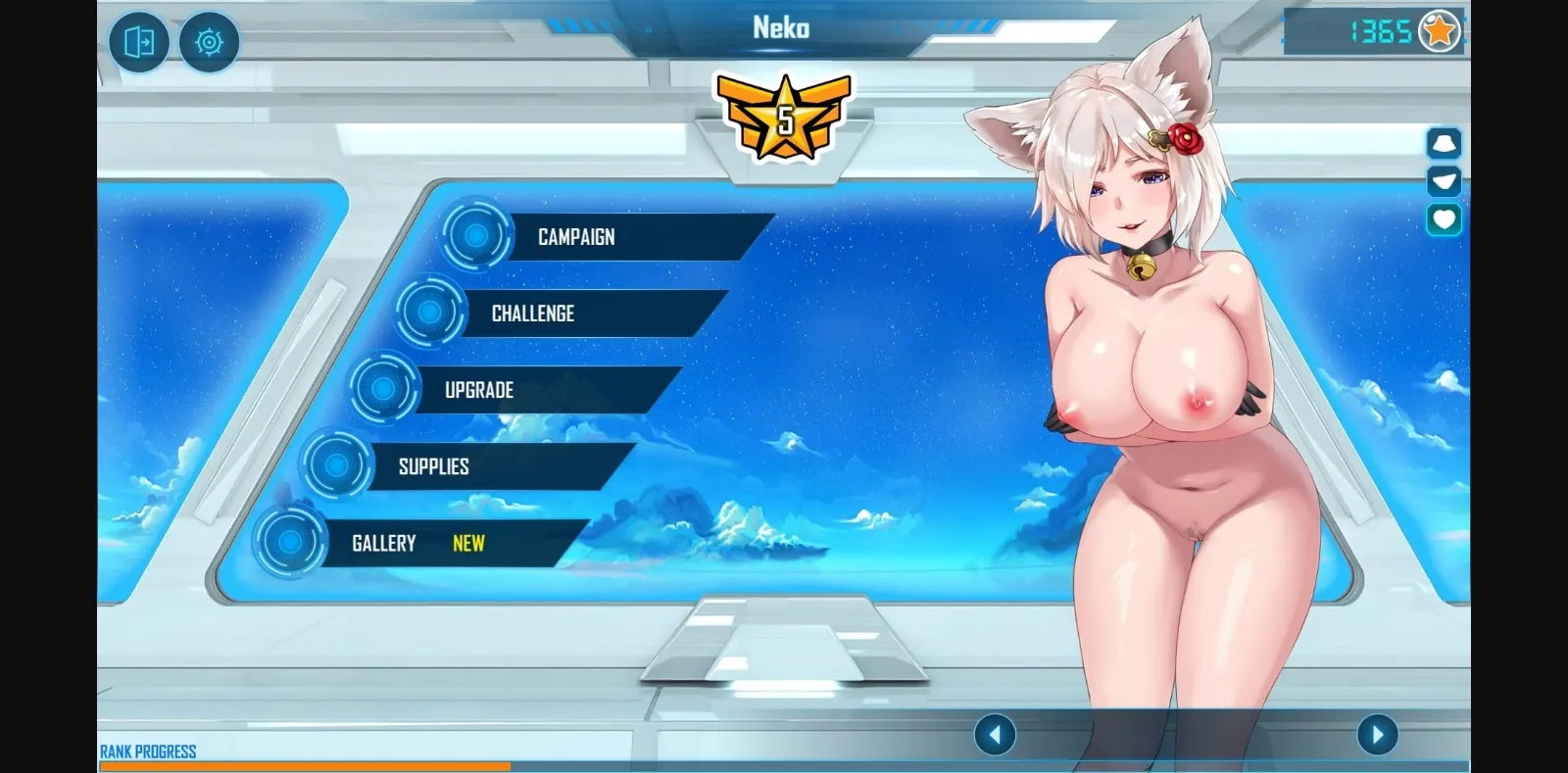1568x773 pixels.
Task: Toggle the top clothing outfit icon
Action: tap(1443, 144)
